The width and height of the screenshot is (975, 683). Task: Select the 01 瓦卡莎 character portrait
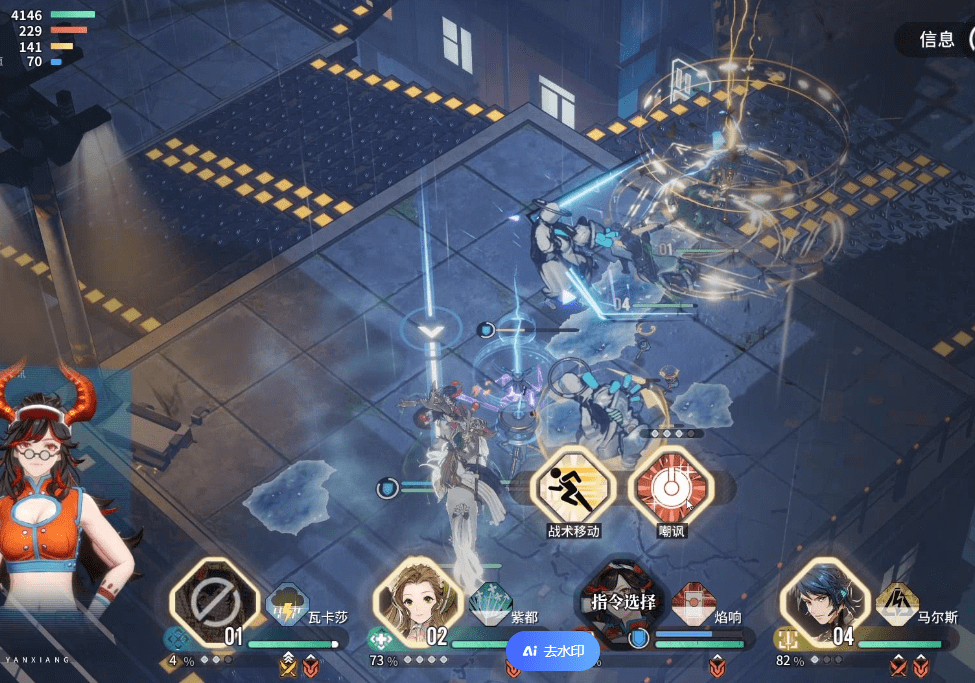(214, 602)
